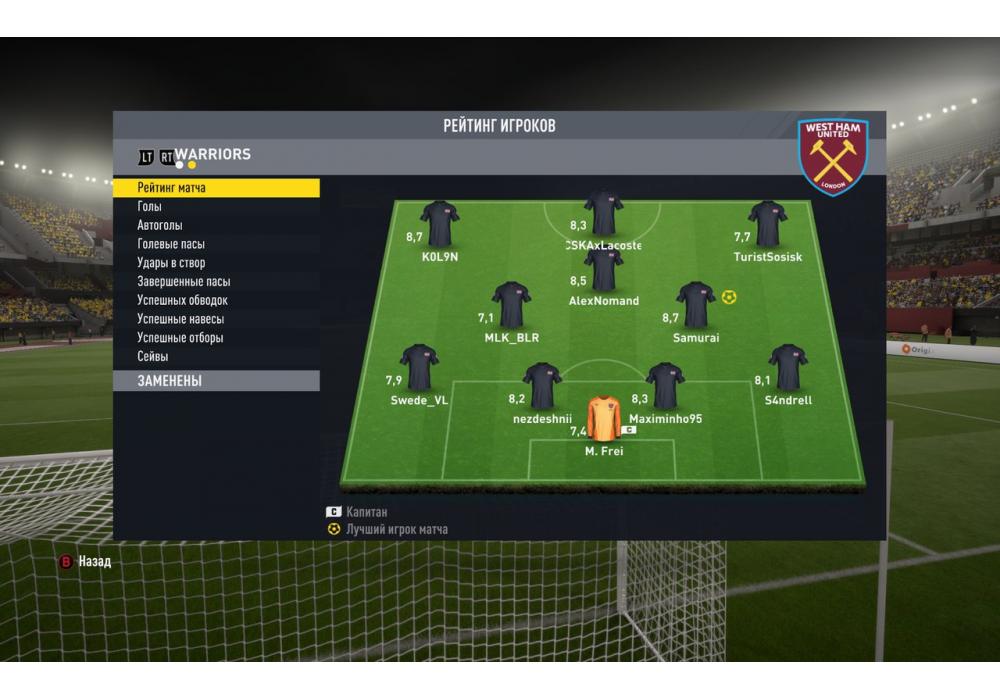Click player MLK_BLR on the pitch
This screenshot has width=1000, height=700.
coord(511,305)
